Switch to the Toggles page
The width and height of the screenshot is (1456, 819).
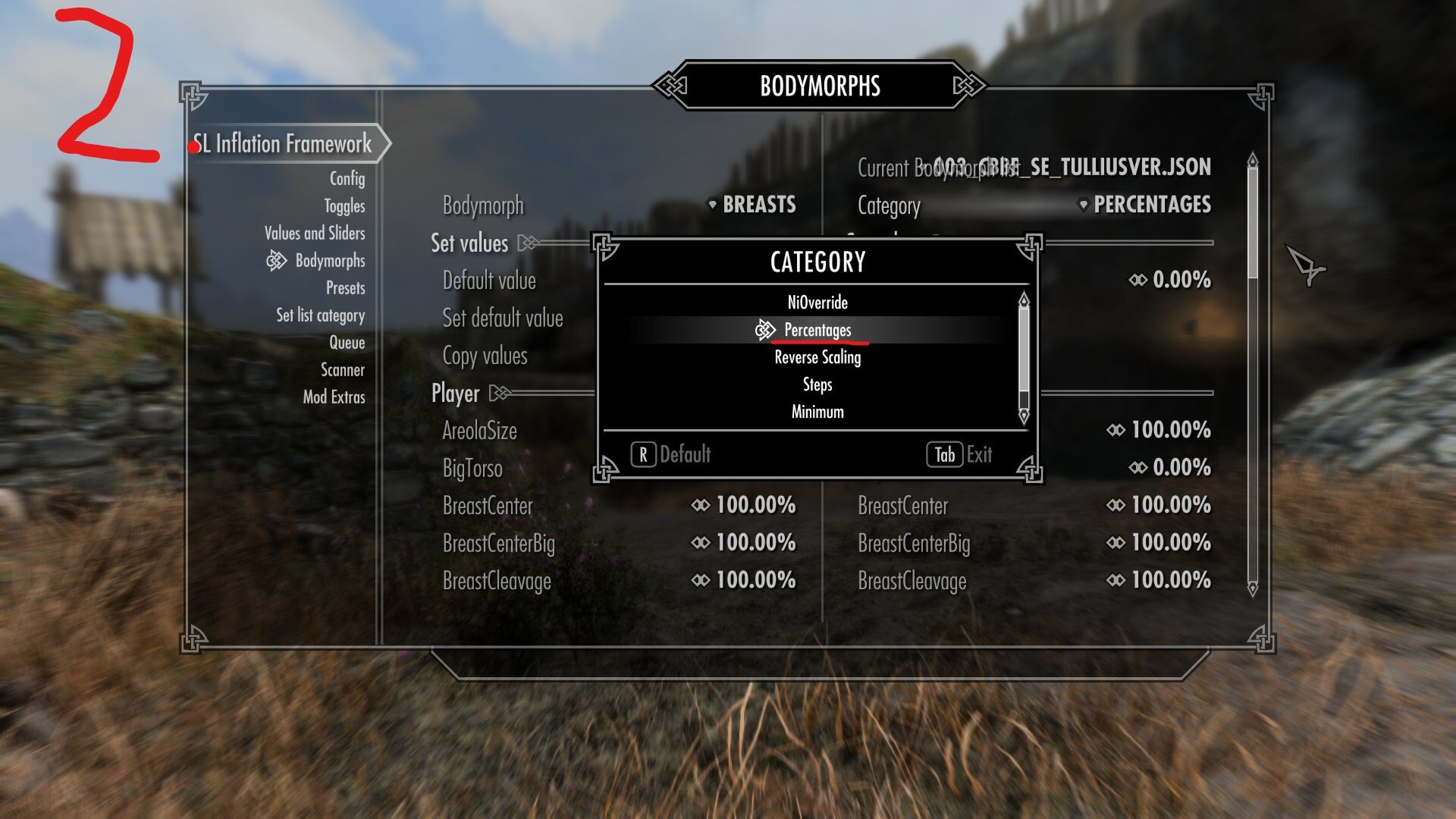[344, 206]
